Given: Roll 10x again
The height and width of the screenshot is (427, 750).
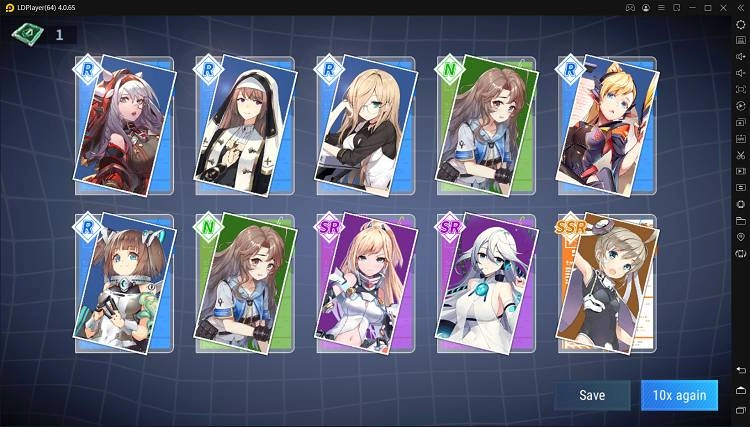Looking at the screenshot, I should [x=679, y=395].
